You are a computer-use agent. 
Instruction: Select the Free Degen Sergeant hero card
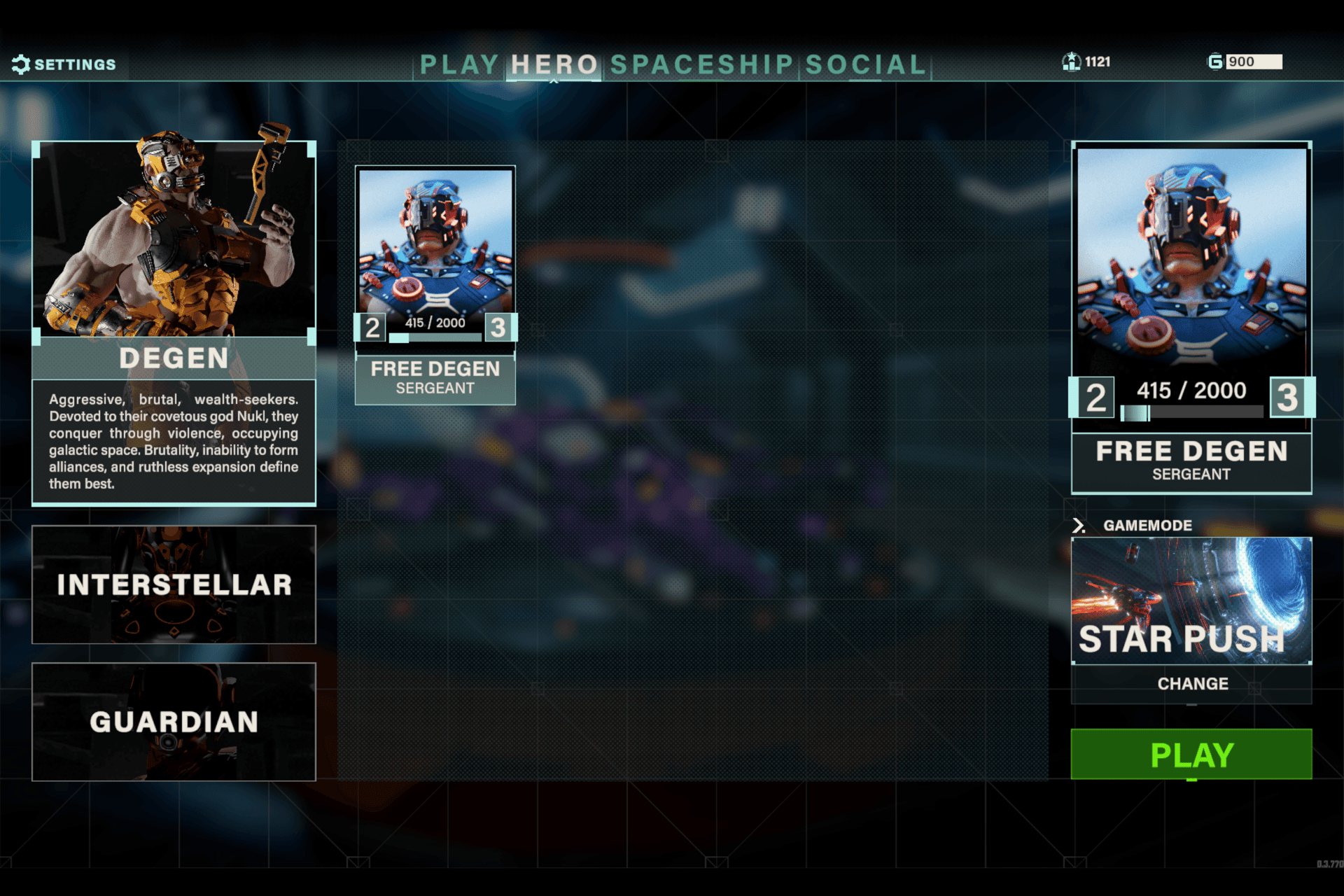(435, 285)
